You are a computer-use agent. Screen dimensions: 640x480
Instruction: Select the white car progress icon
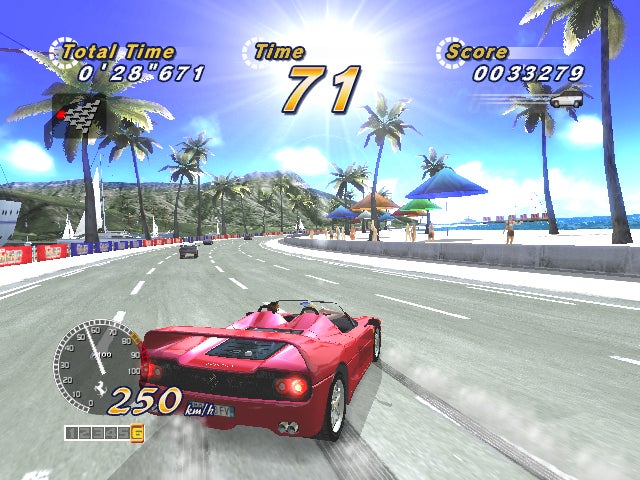tap(565, 99)
